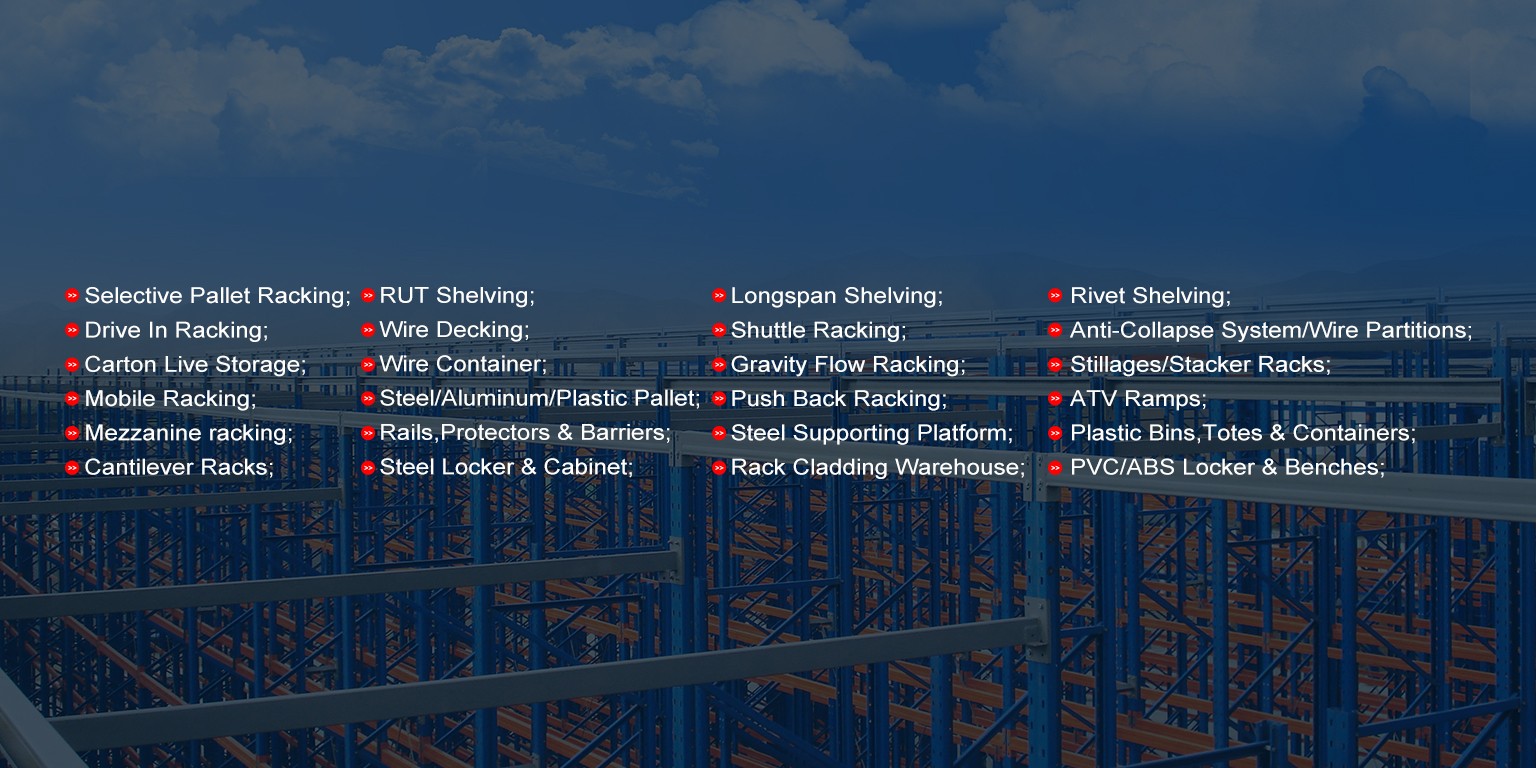Open the Selective Pallet Racking entry
This screenshot has height=768, width=1536.
point(216,296)
